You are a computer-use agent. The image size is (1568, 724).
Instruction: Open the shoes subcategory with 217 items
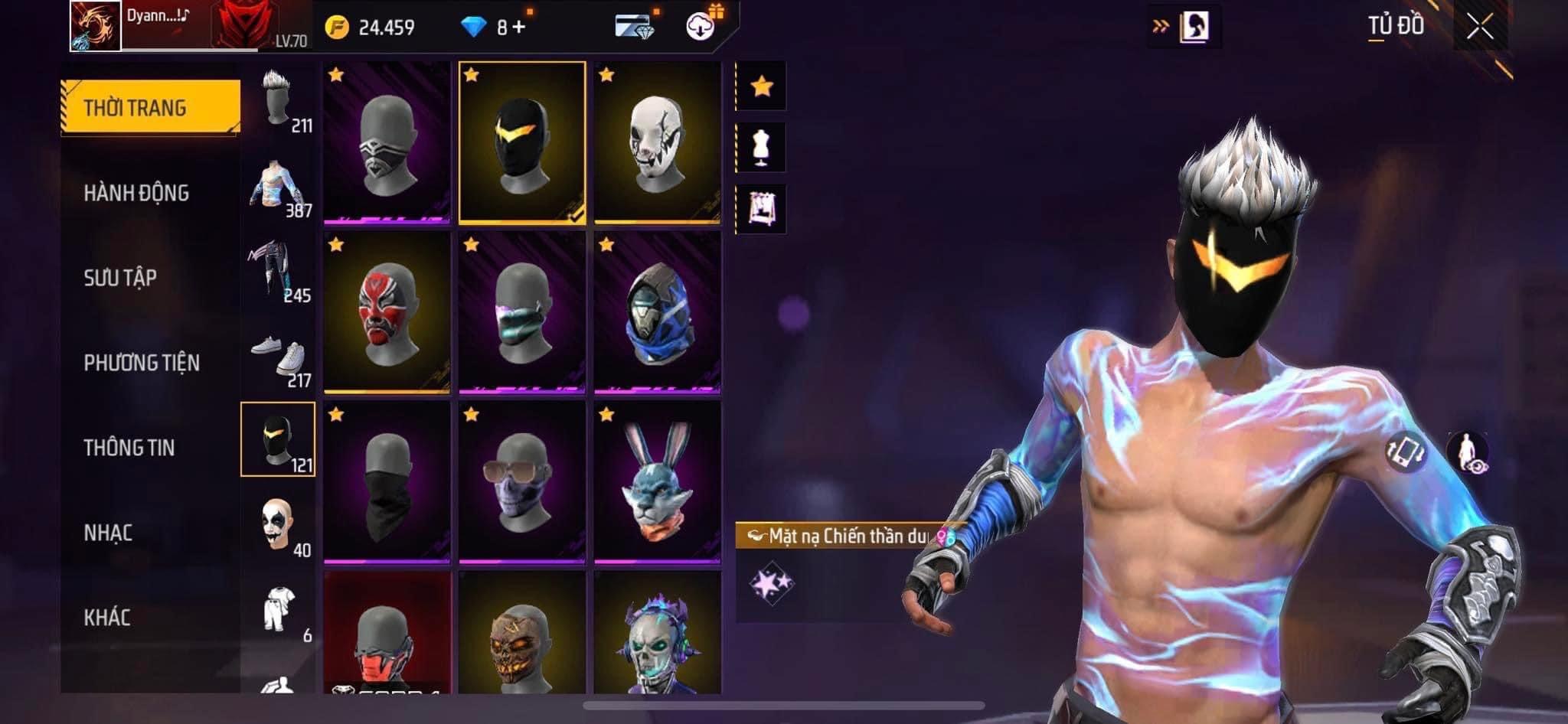(279, 357)
